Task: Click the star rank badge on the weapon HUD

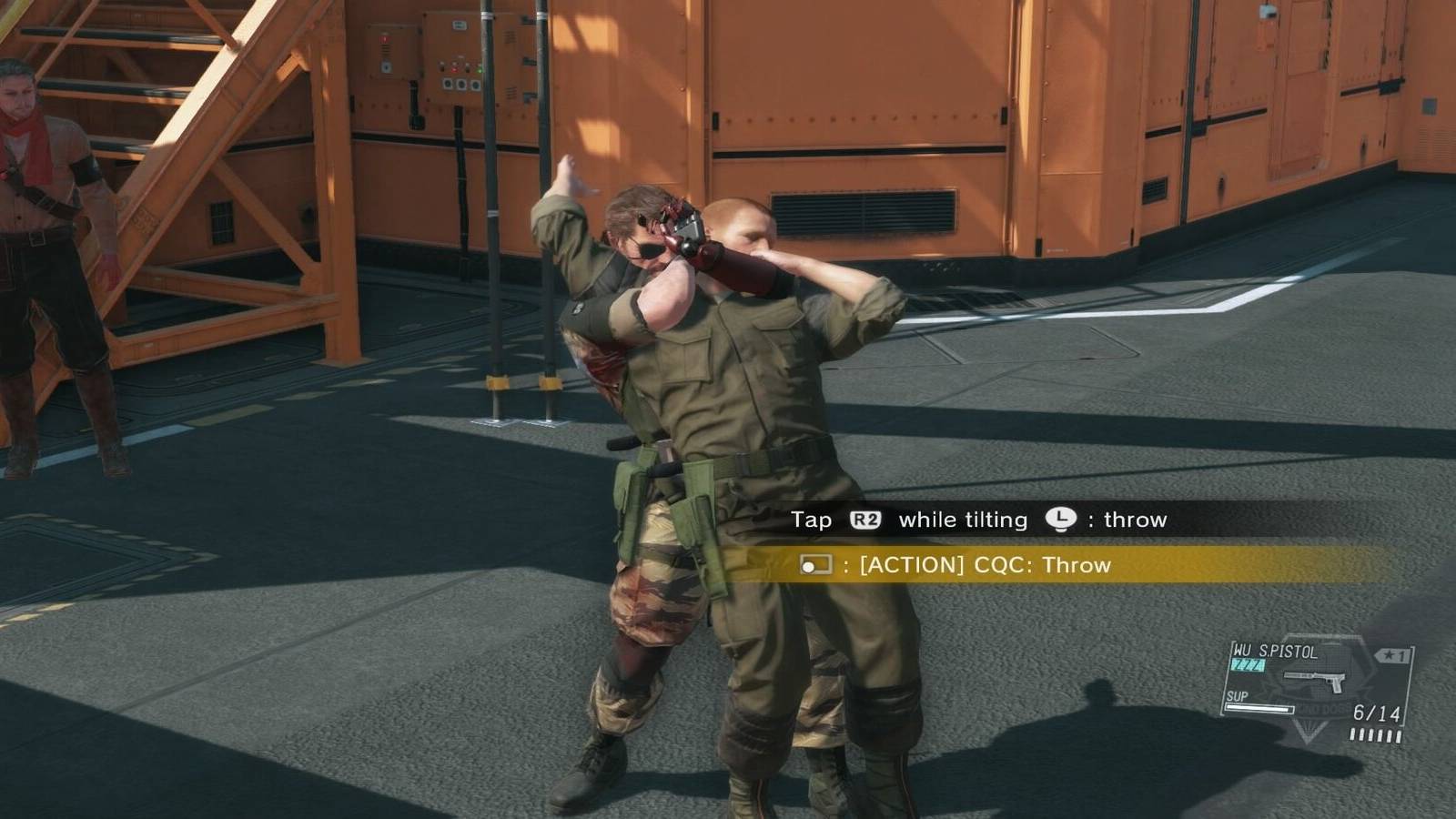Action: click(x=1391, y=653)
